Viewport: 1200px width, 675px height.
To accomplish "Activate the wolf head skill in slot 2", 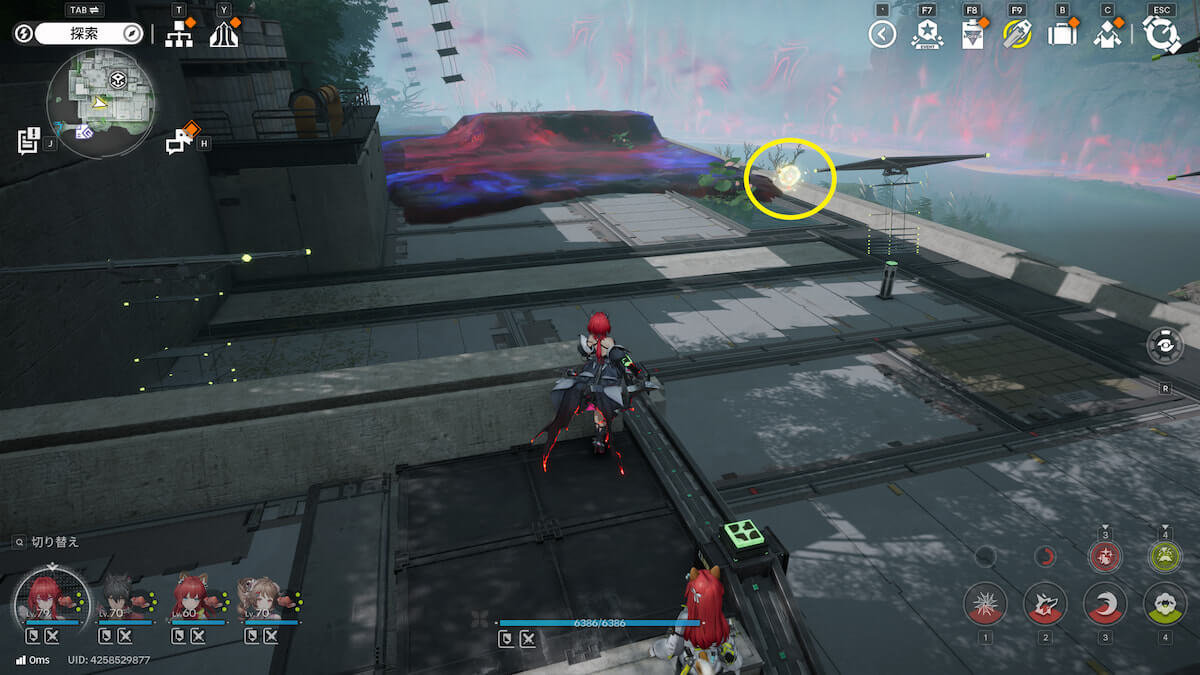I will click(x=1045, y=604).
